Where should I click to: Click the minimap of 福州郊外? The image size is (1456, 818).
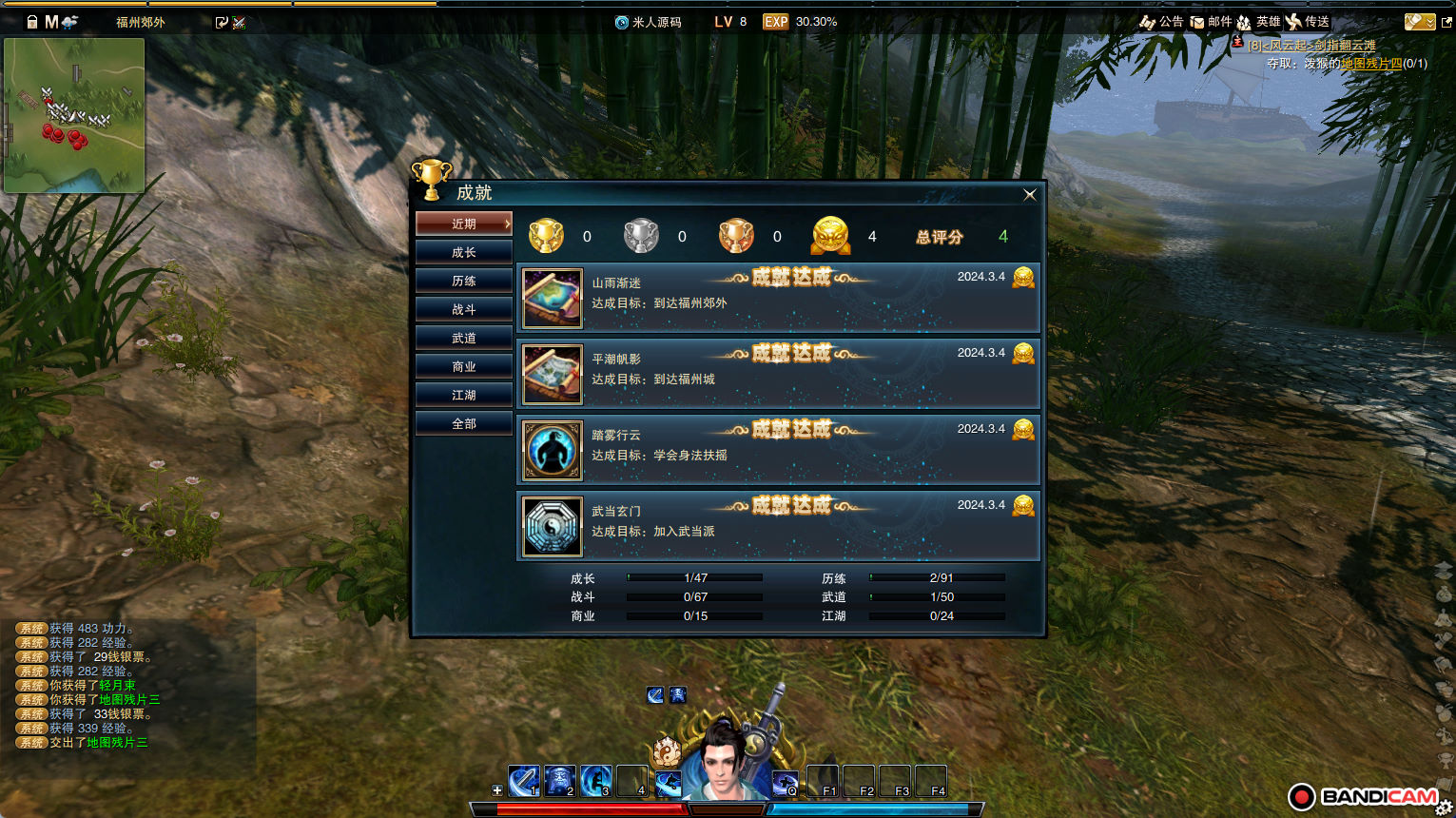pyautogui.click(x=75, y=115)
